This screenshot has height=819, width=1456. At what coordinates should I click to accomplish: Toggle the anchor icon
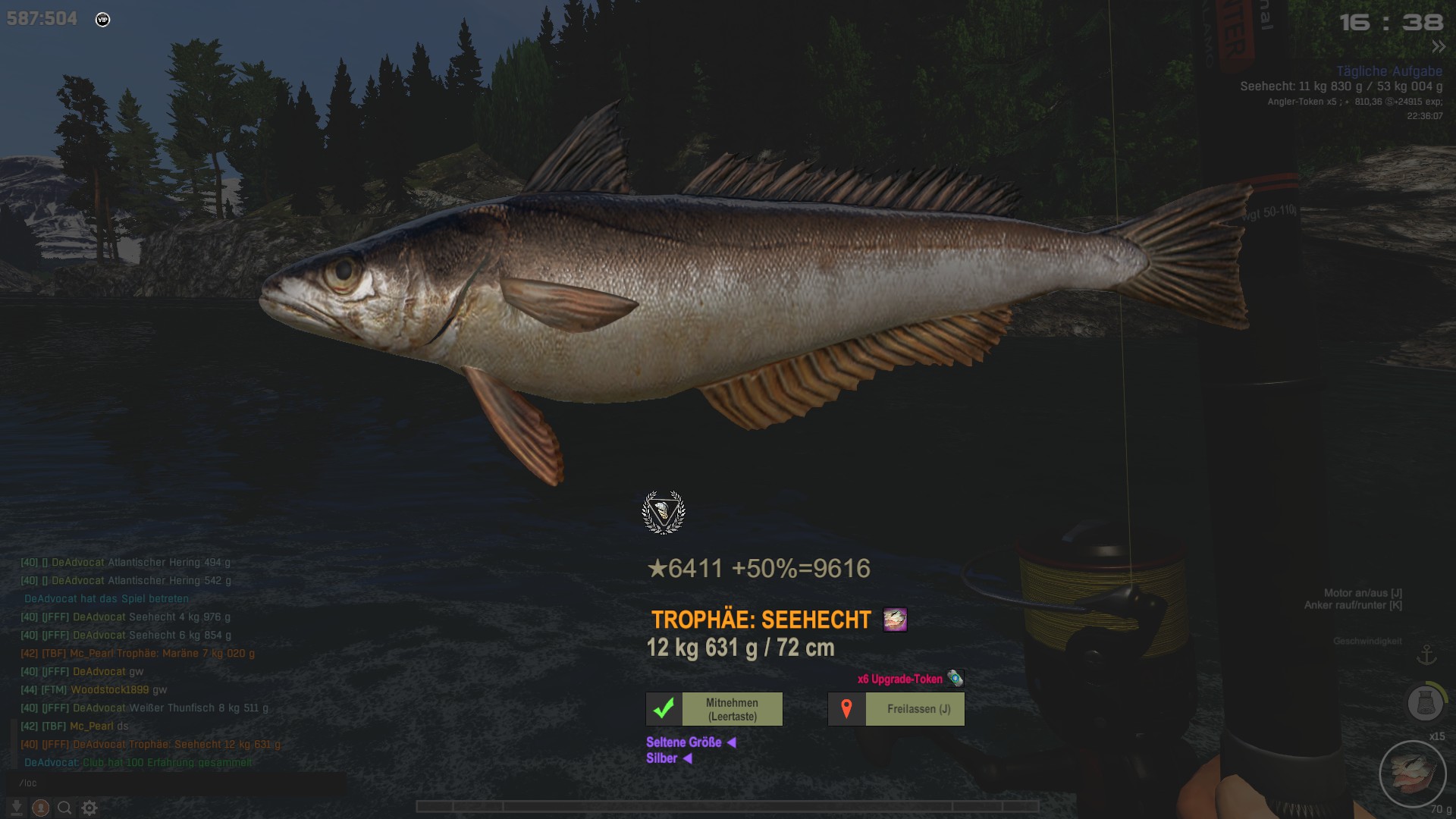coord(1427,654)
